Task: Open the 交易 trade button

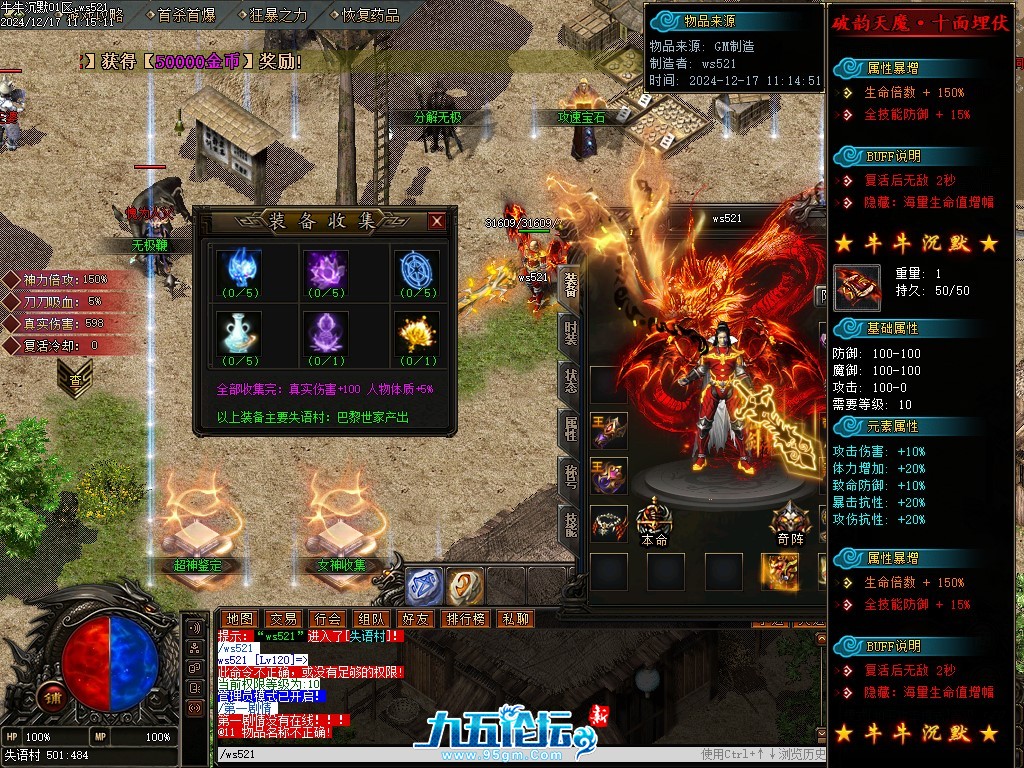Action: point(283,619)
